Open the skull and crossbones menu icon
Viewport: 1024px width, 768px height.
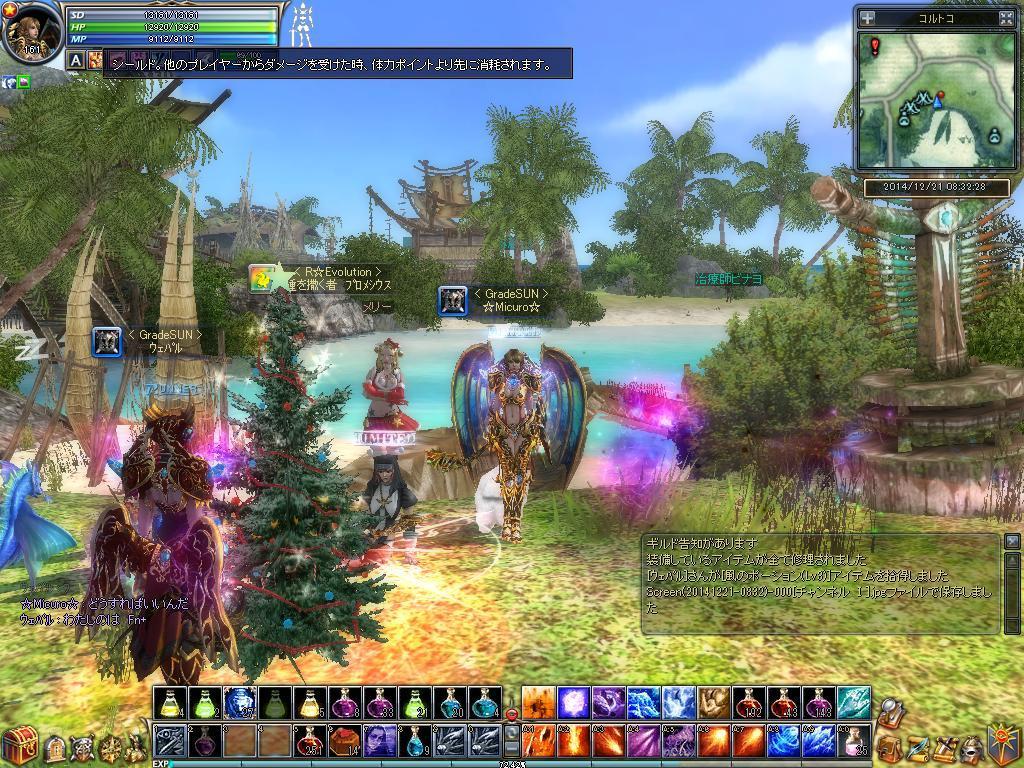[84, 747]
